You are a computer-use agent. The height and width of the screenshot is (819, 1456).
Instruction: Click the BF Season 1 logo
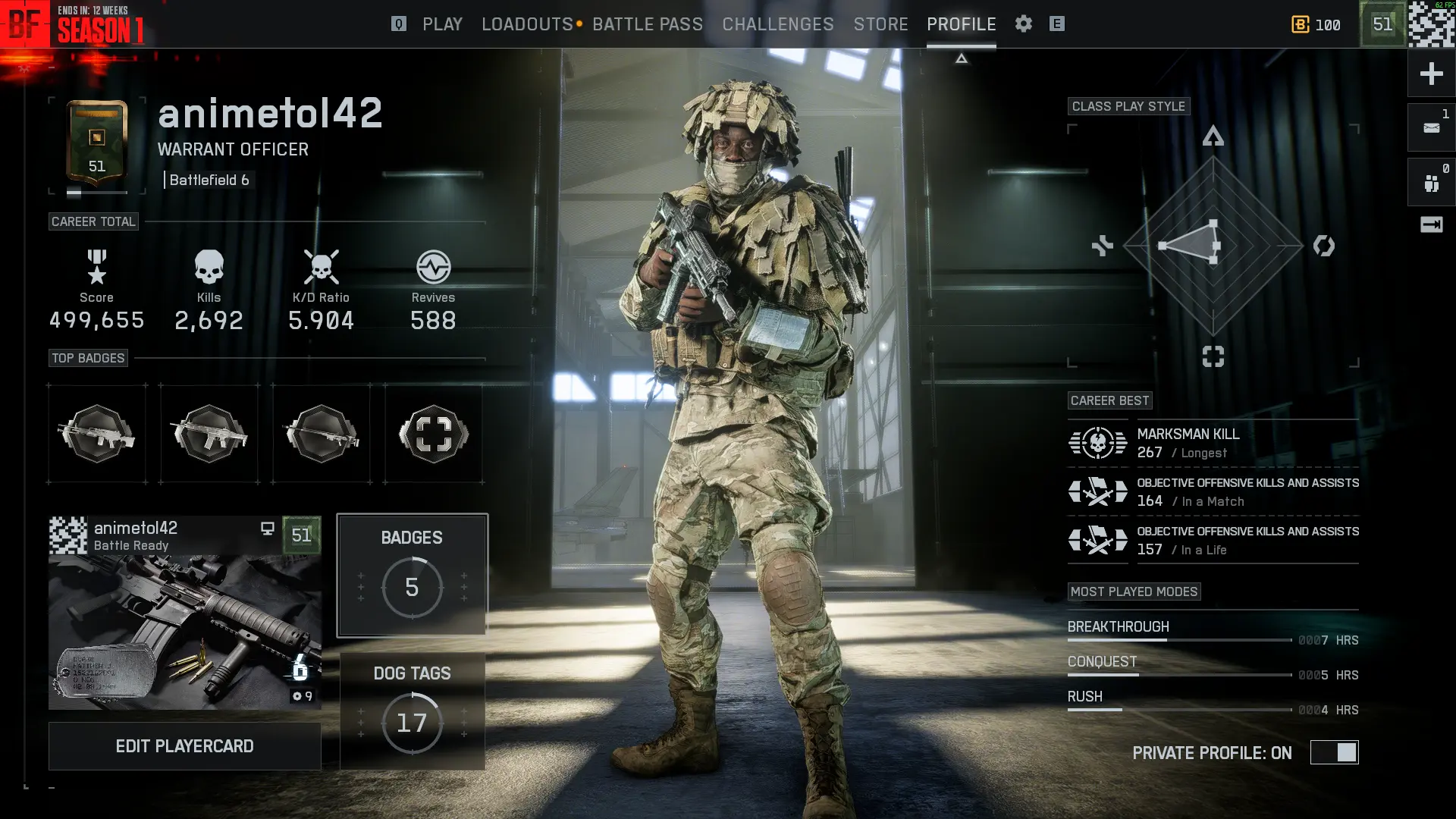click(x=73, y=24)
